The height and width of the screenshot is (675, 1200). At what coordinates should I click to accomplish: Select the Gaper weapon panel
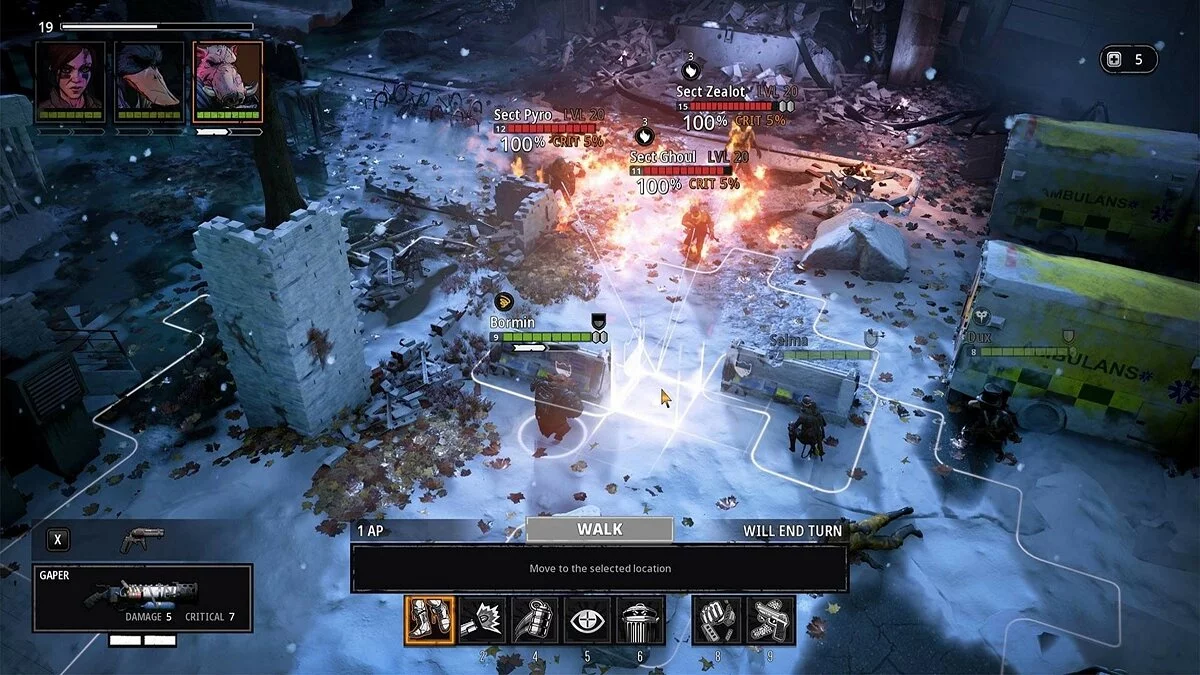click(x=142, y=597)
